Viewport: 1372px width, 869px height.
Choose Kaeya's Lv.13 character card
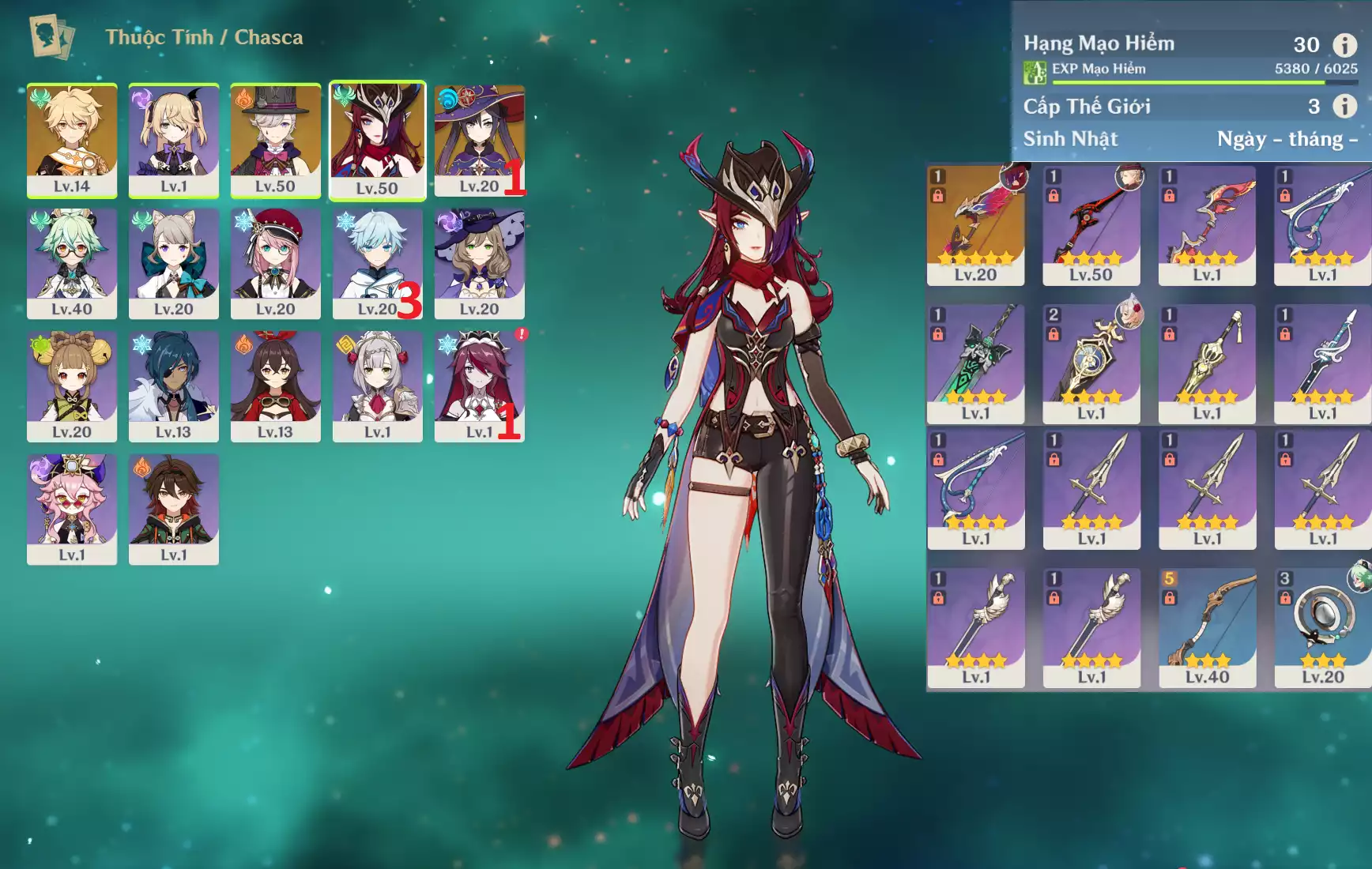pos(174,386)
